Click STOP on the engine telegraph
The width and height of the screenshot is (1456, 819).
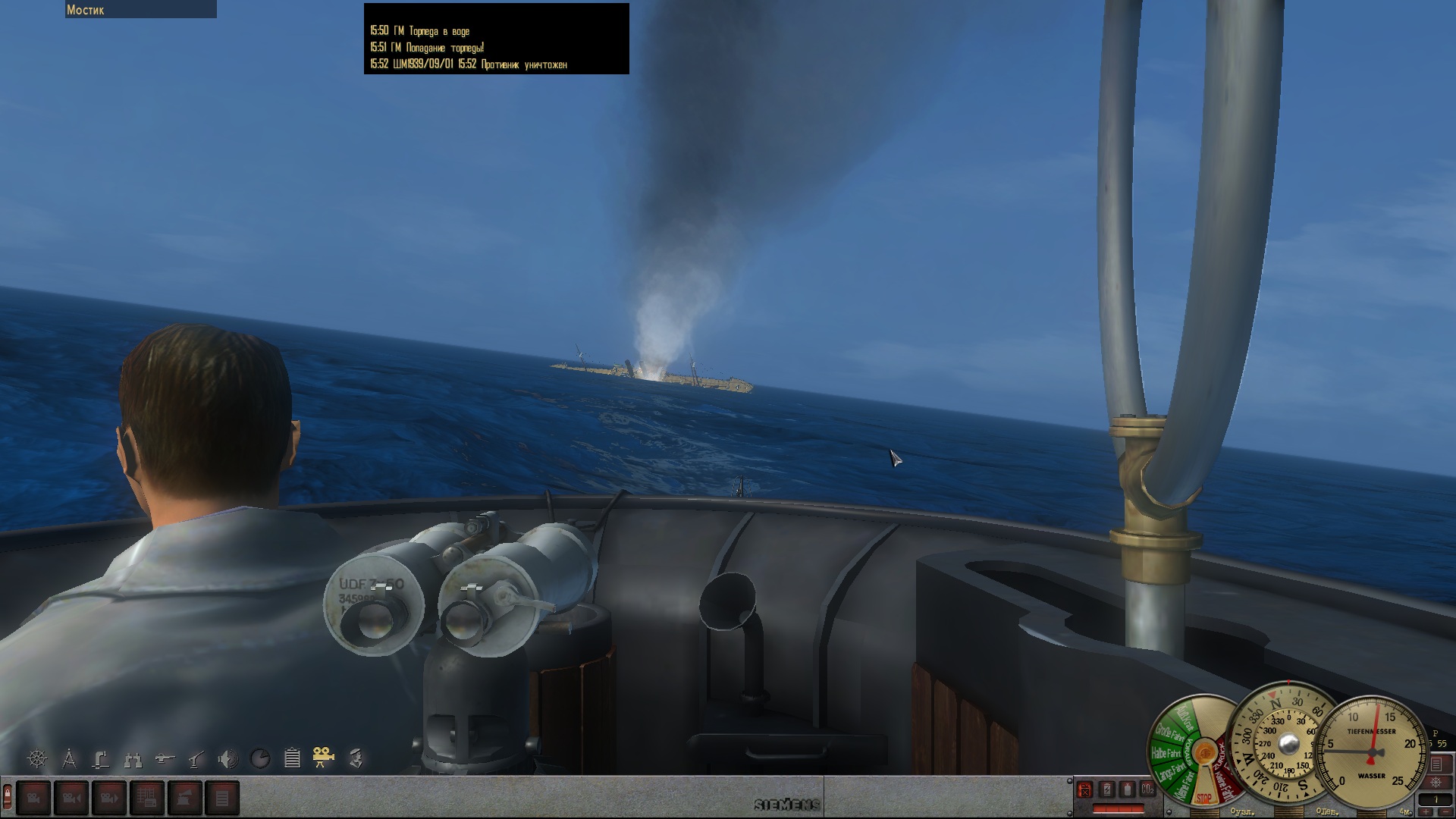(1203, 798)
